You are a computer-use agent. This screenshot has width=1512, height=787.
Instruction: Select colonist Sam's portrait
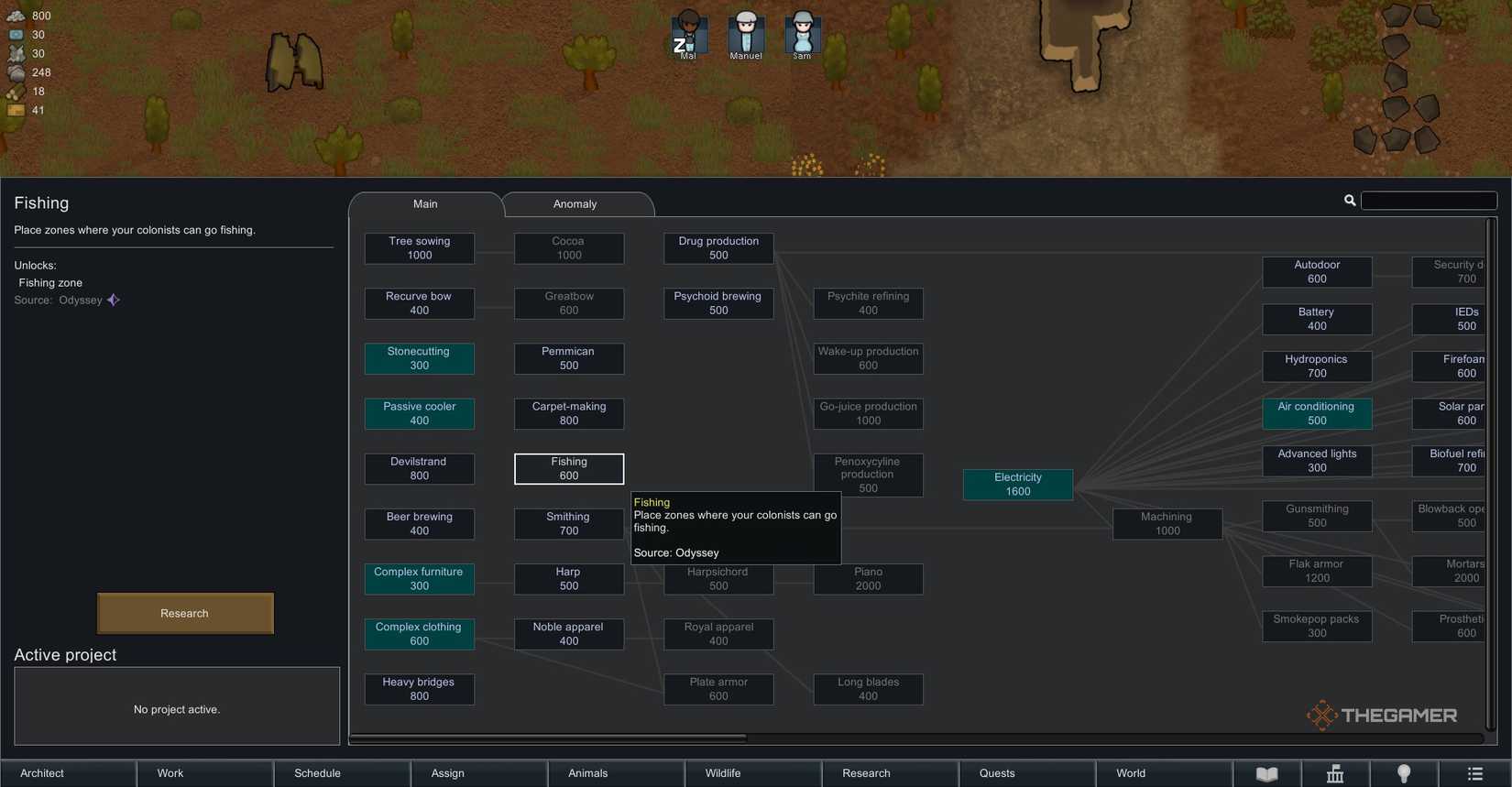802,35
